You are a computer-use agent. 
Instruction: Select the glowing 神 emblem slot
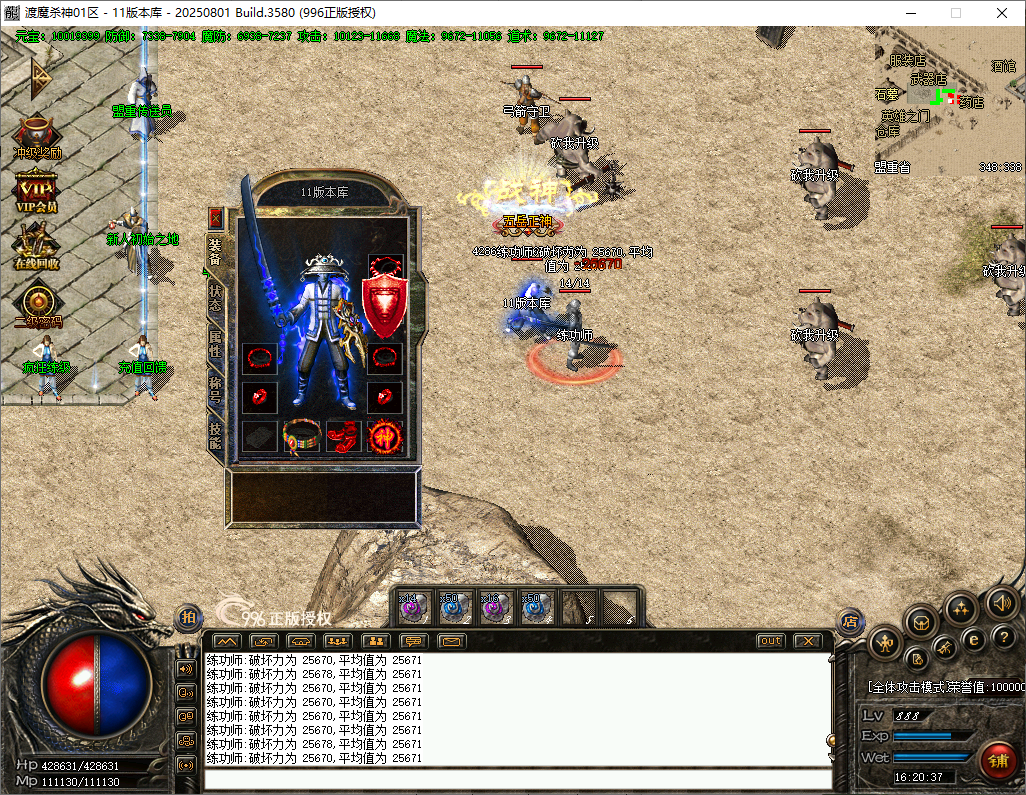point(385,436)
